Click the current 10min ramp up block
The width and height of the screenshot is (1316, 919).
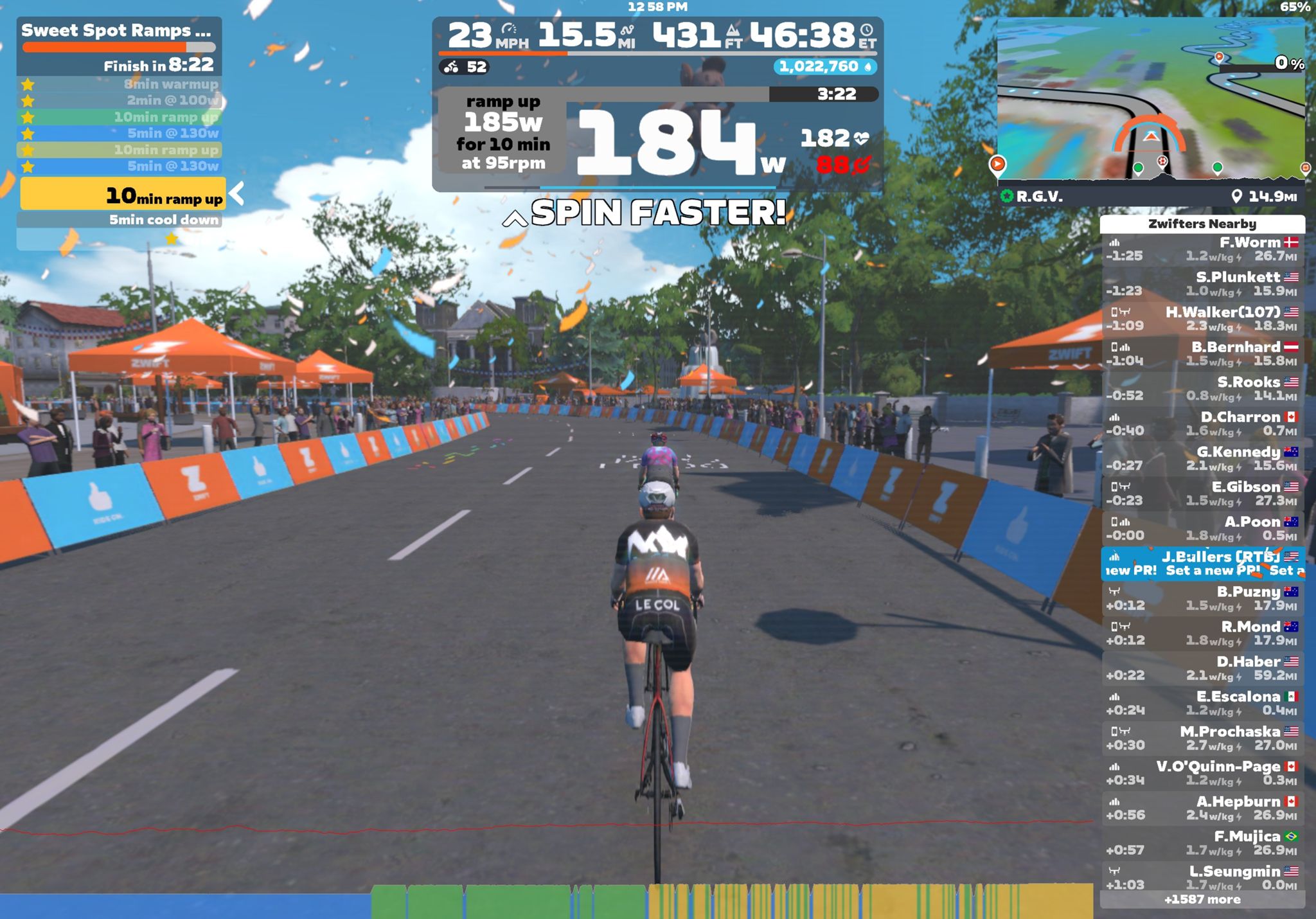(123, 195)
